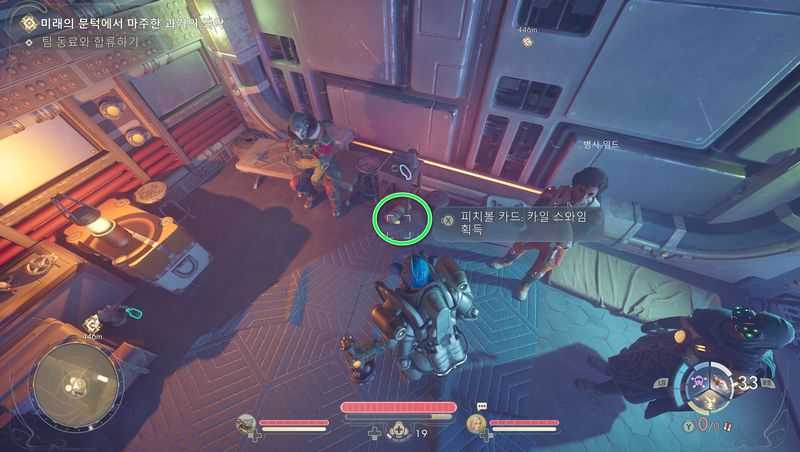The image size is (800, 452).
Task: Open the circular minimap
Action: point(75,383)
